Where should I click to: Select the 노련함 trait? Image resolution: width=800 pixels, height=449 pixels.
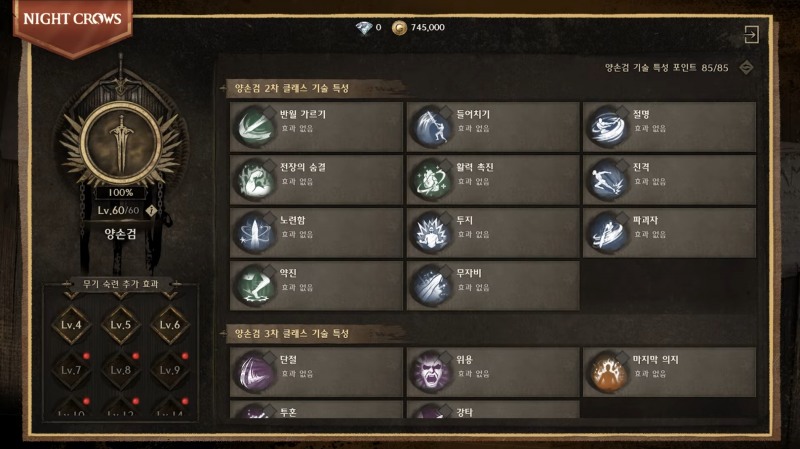(x=315, y=232)
